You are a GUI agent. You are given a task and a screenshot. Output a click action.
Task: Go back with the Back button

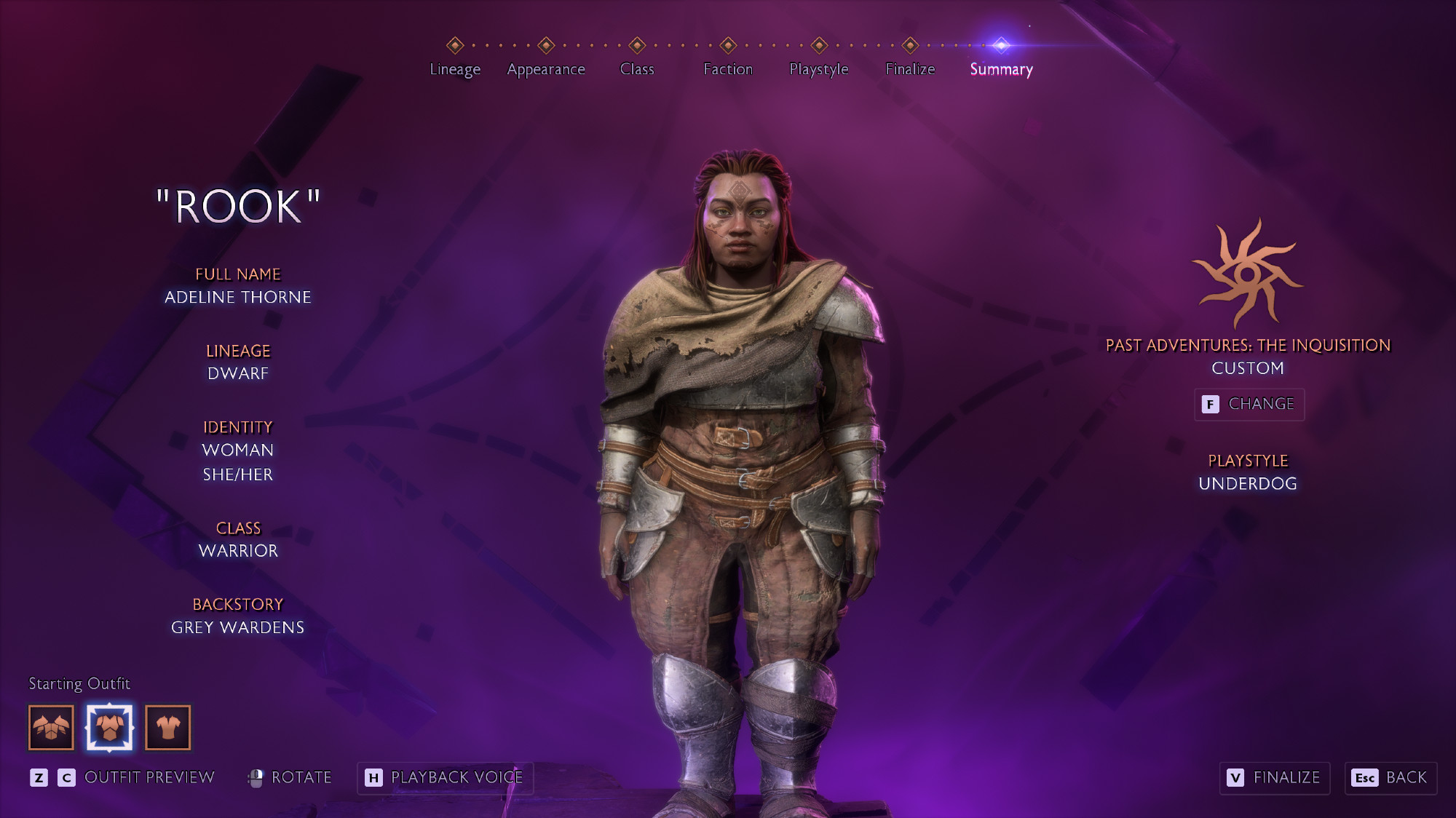click(1390, 778)
